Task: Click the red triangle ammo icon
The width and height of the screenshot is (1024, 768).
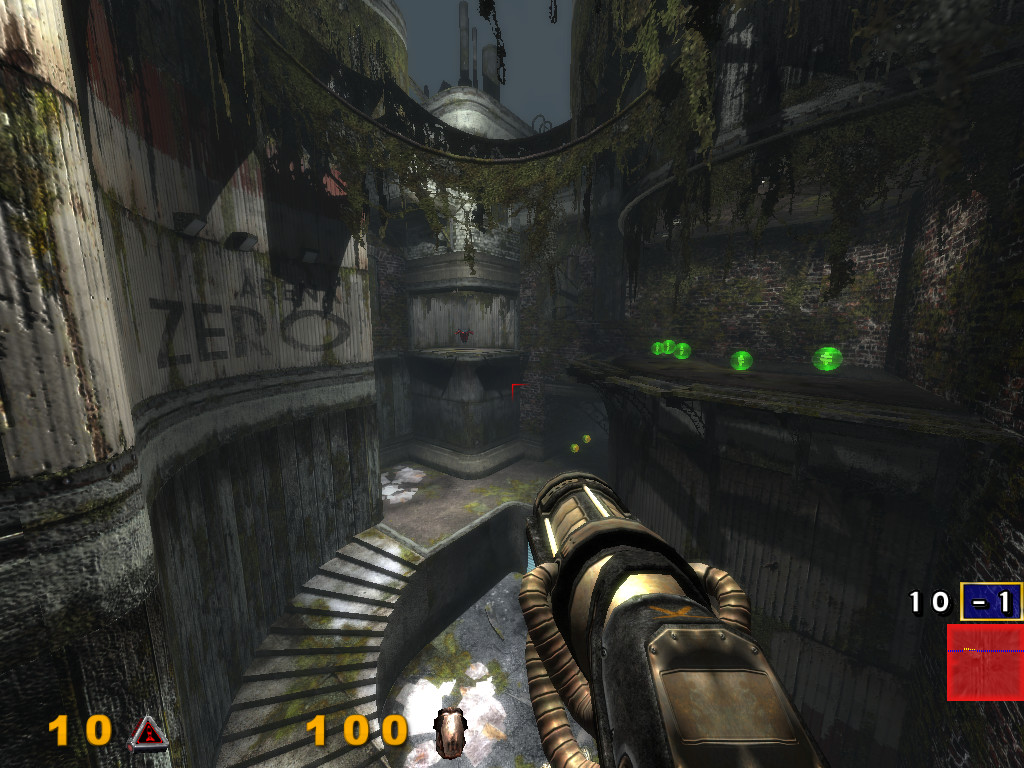Action: click(x=146, y=734)
